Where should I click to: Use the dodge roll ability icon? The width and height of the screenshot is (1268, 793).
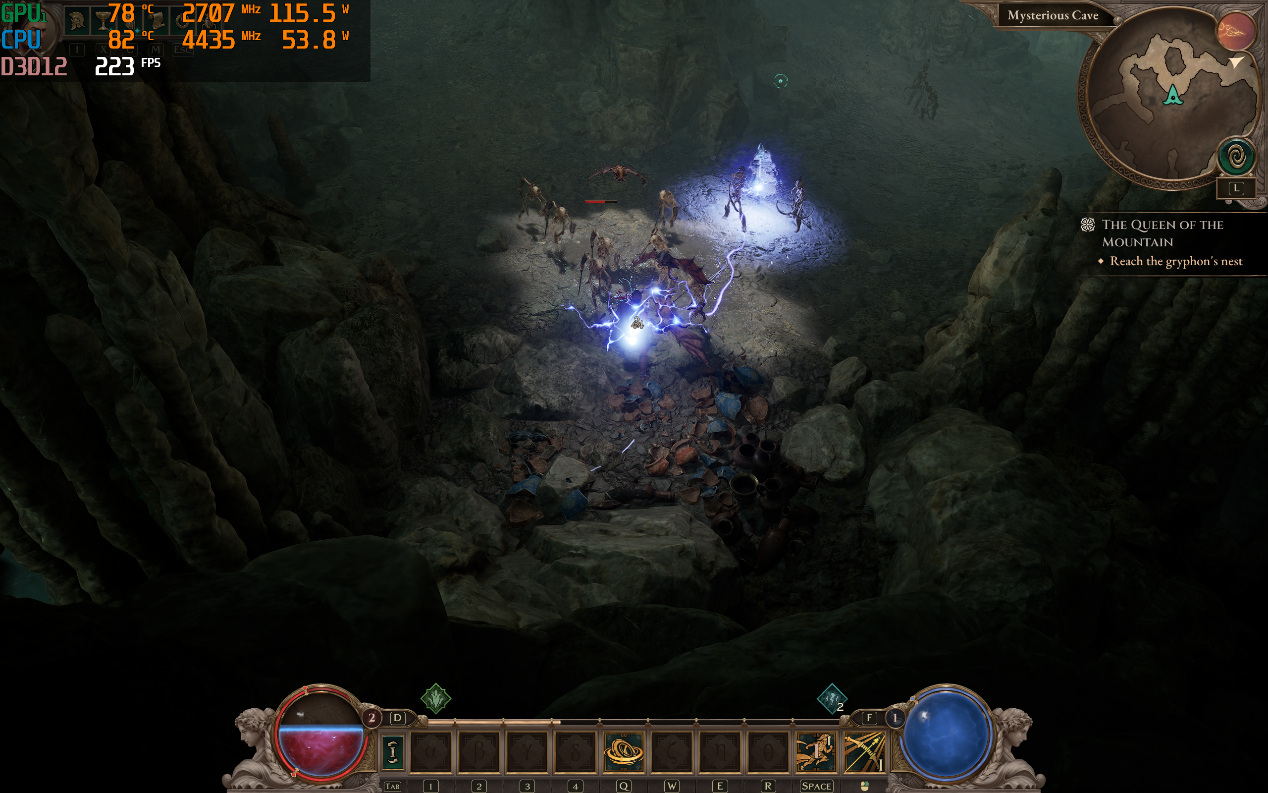pos(815,752)
